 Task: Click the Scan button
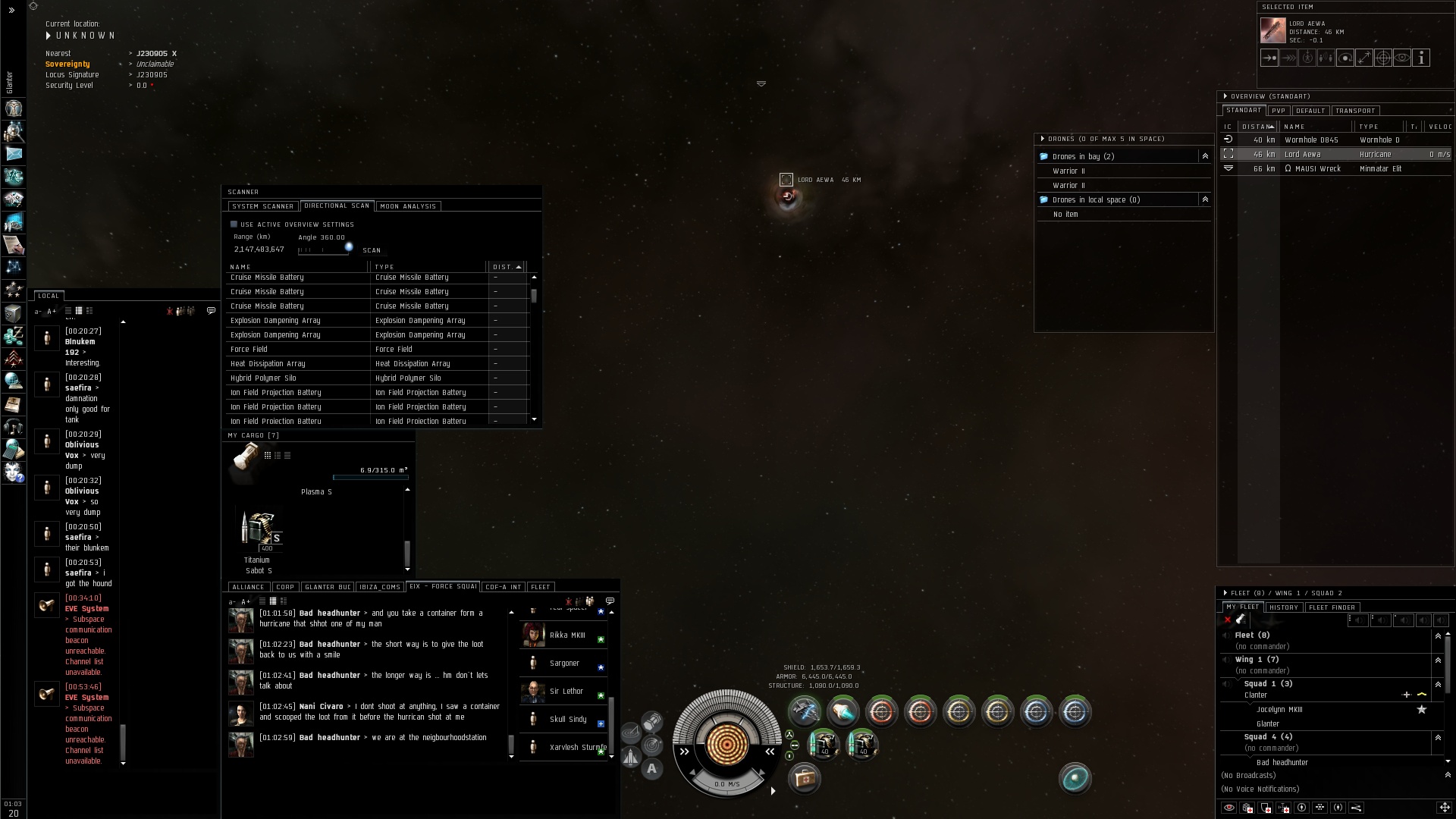(x=372, y=250)
